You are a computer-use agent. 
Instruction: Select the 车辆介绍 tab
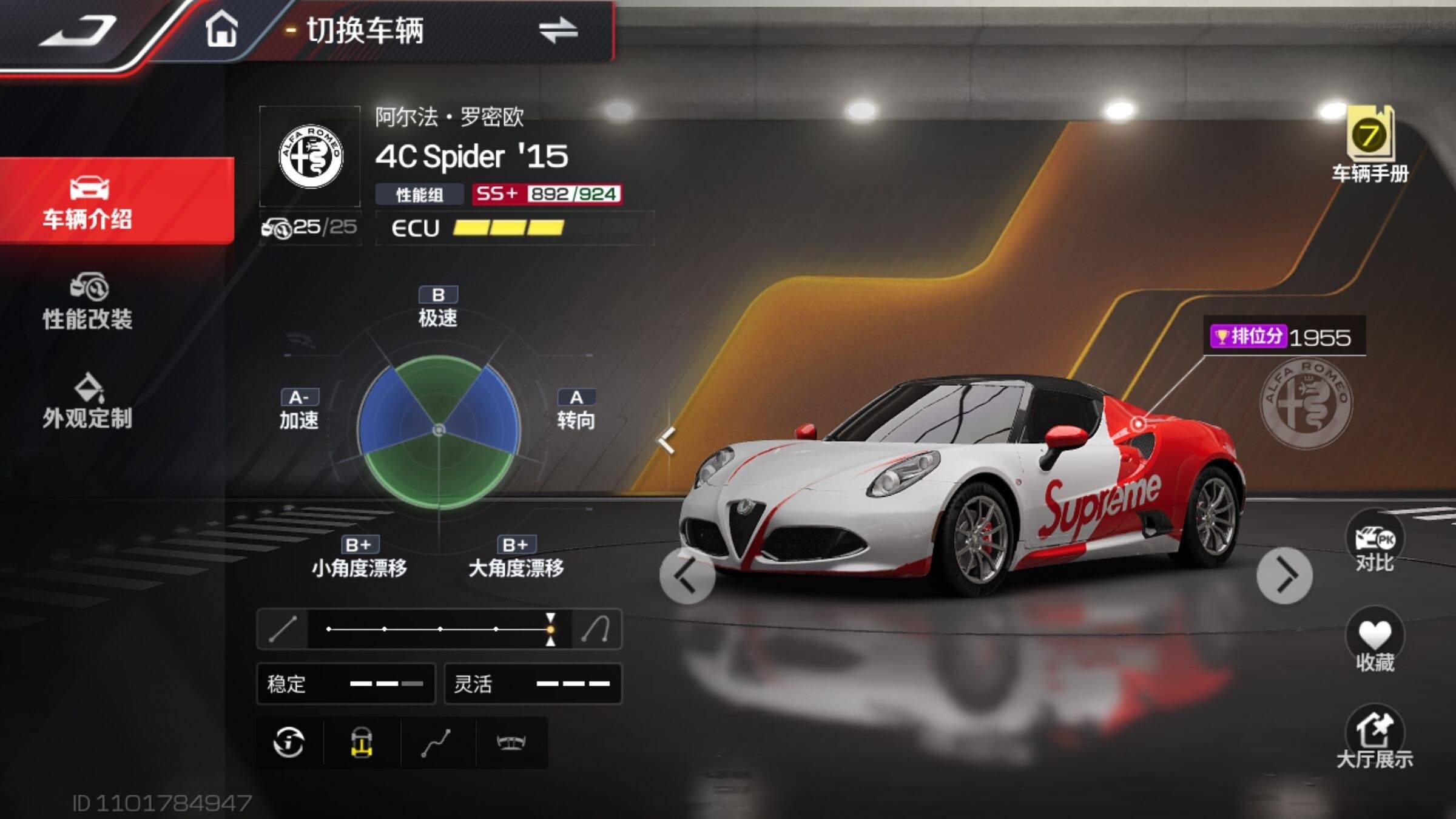(88, 201)
